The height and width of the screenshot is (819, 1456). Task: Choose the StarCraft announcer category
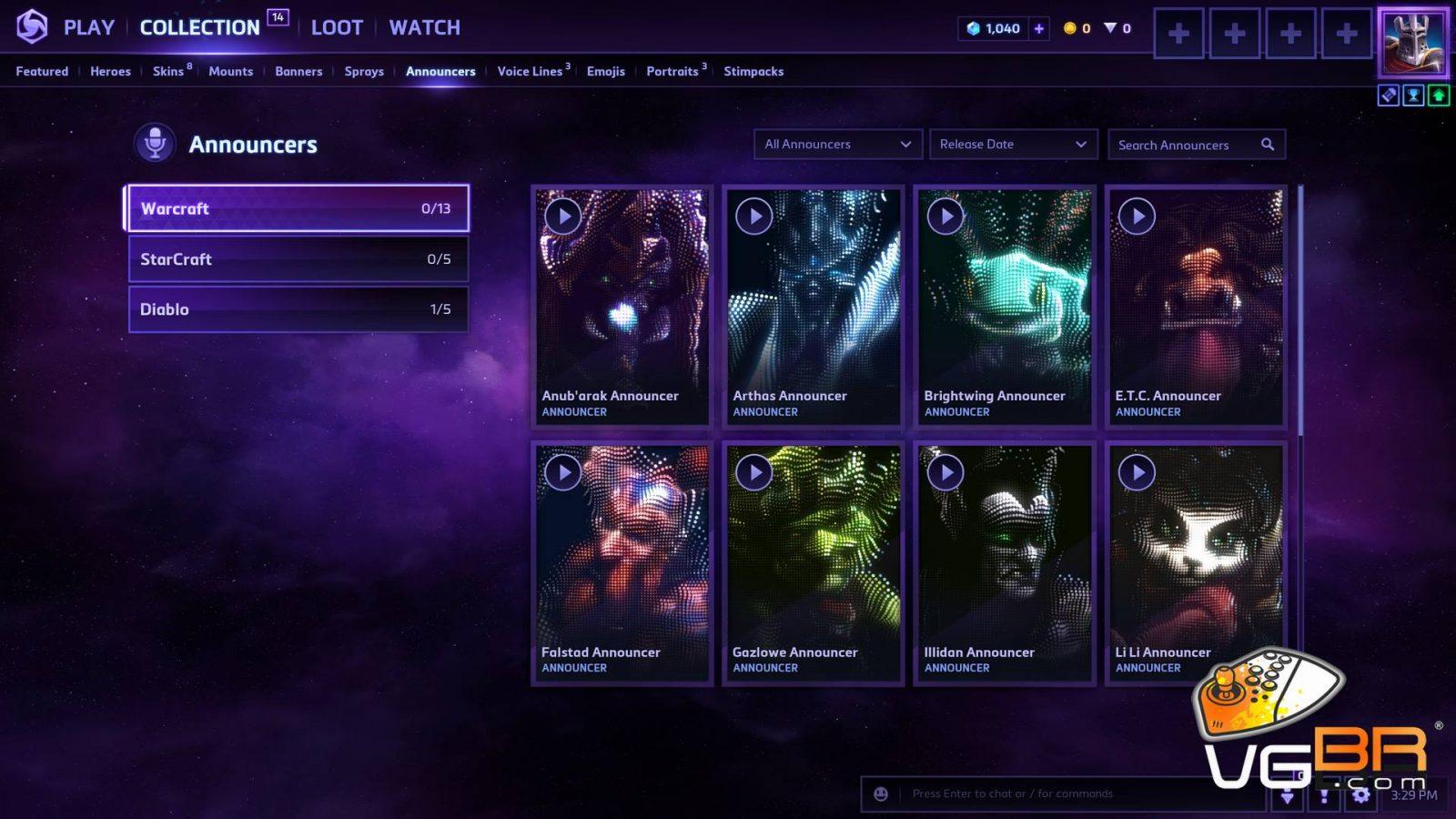298,259
